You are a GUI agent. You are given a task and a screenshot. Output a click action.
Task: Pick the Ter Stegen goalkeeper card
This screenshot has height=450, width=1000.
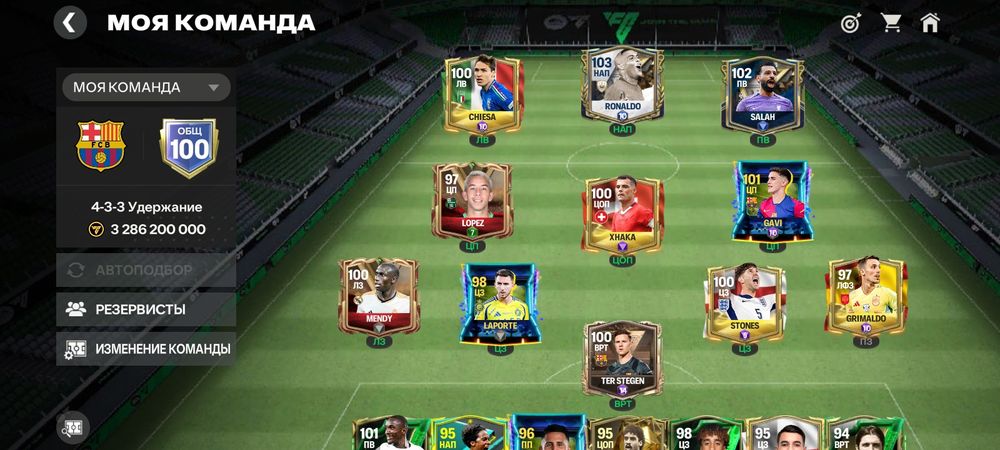pyautogui.click(x=622, y=358)
